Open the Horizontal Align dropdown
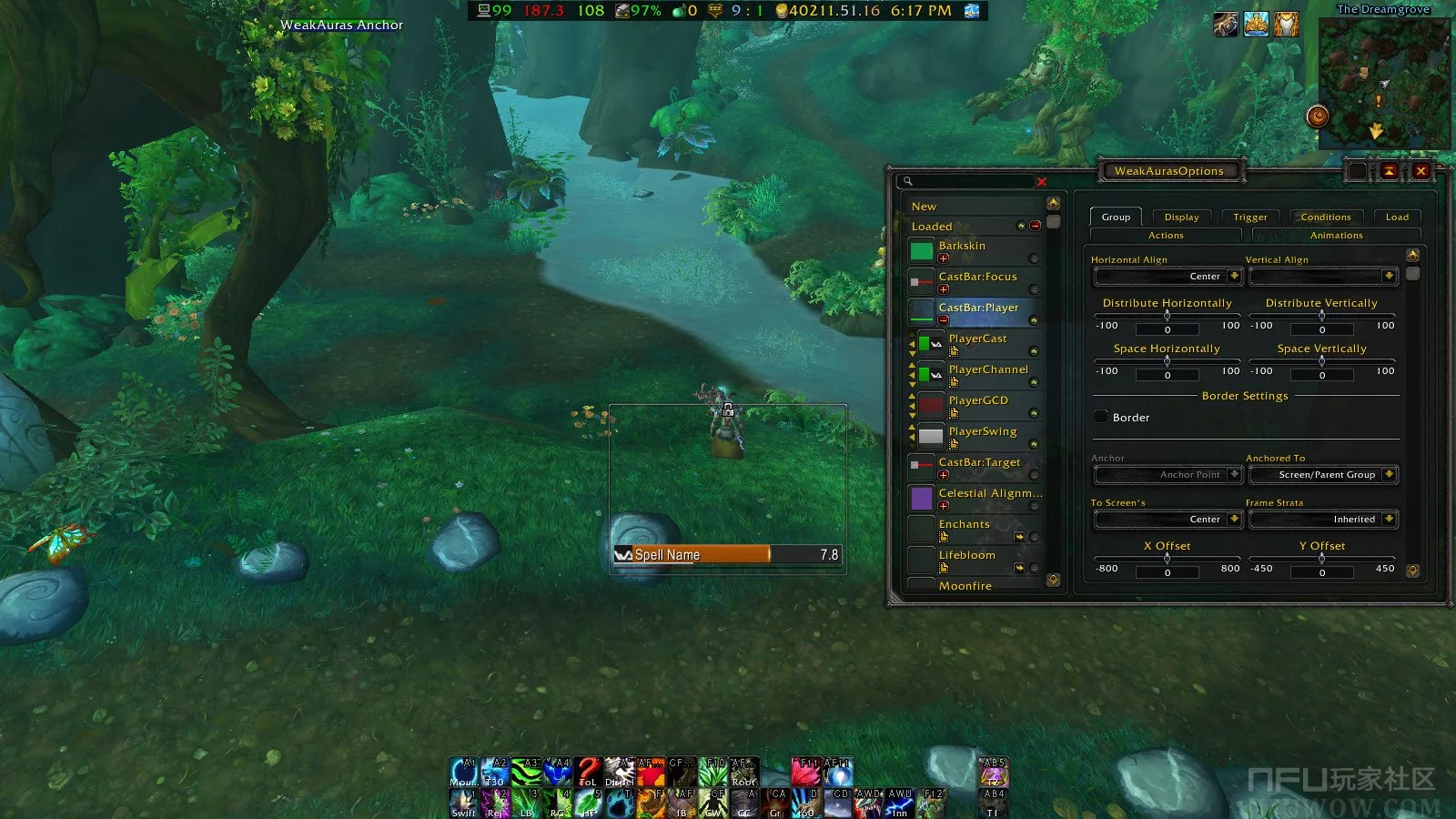The width and height of the screenshot is (1456, 819). point(1168,277)
